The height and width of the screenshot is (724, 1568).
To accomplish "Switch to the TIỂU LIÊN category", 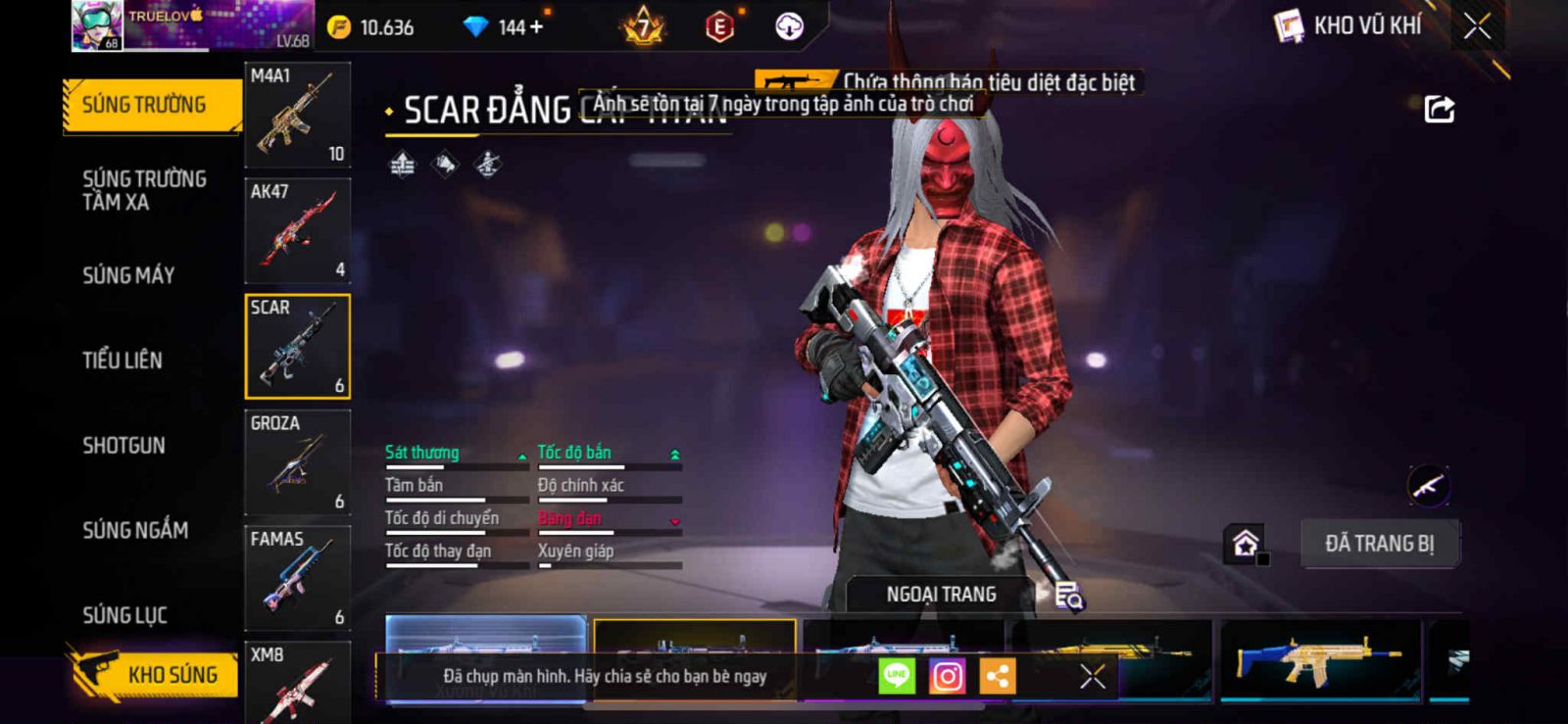I will click(122, 361).
